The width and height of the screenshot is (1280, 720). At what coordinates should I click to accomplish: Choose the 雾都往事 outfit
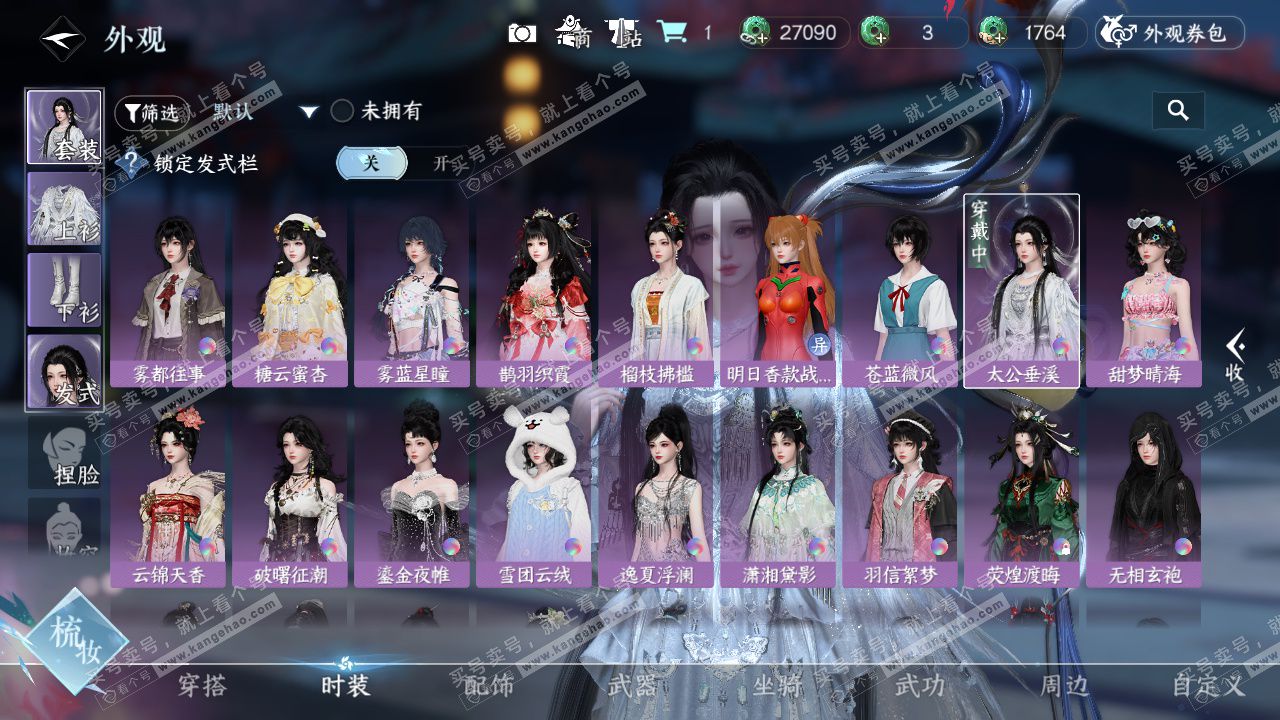point(168,290)
